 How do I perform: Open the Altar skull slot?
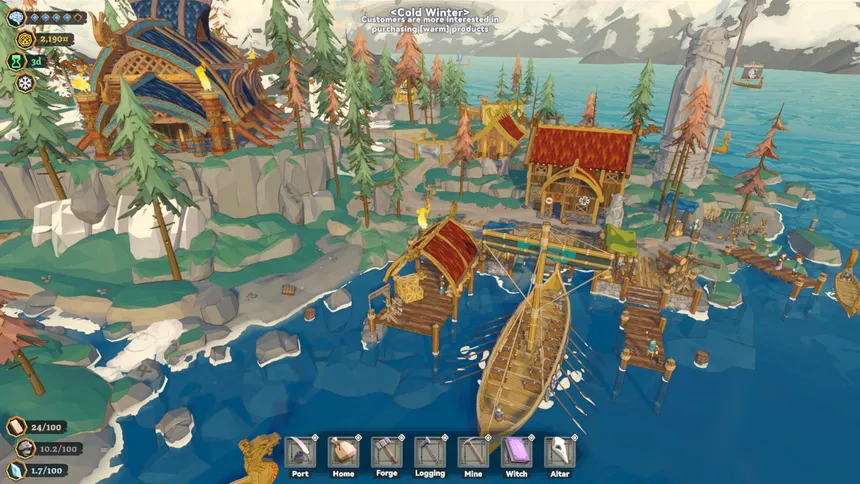coord(559,452)
